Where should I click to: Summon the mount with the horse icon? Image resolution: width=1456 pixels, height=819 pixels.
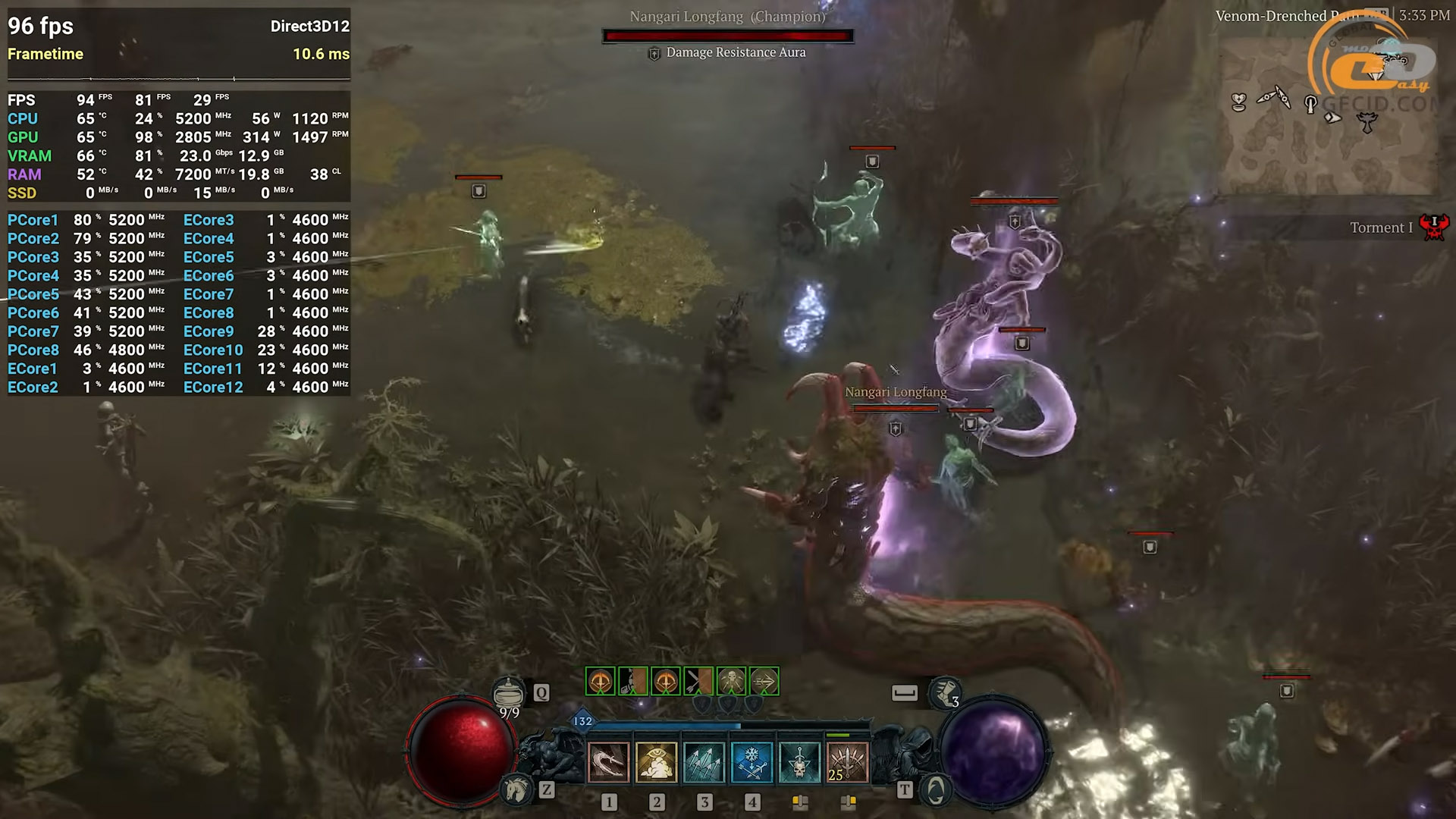pos(517,790)
